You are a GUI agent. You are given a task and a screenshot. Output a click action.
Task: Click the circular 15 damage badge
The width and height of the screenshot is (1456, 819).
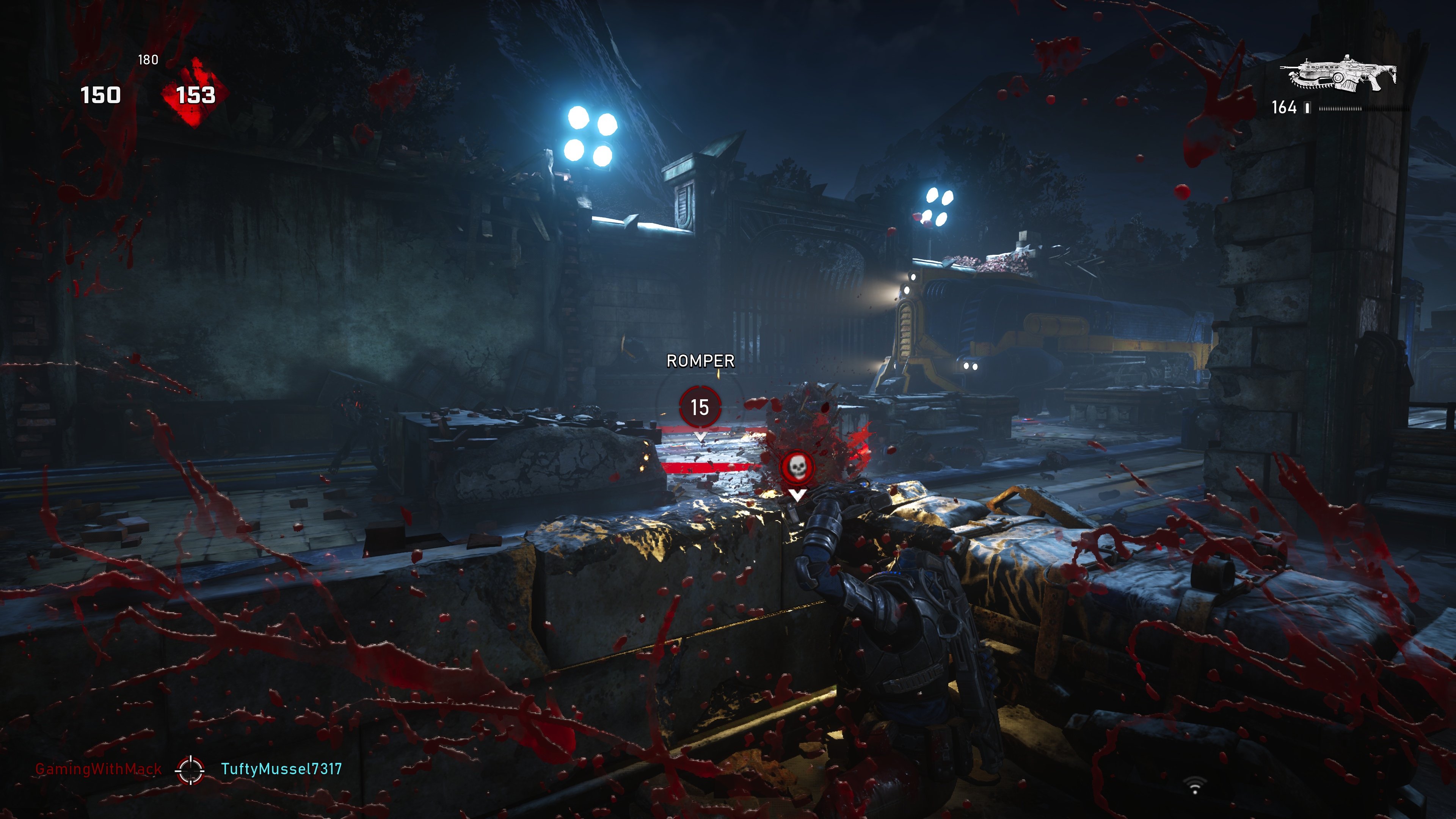click(x=701, y=408)
